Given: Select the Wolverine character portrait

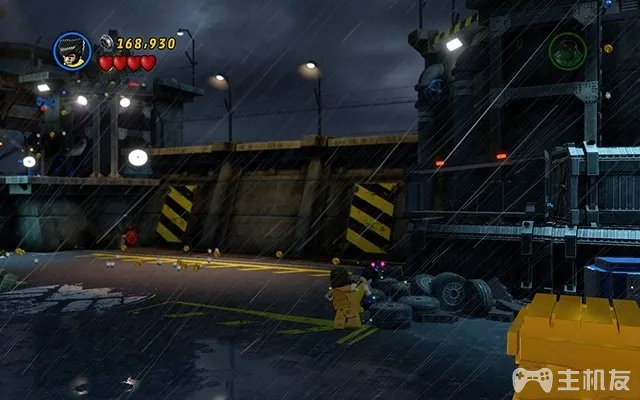Looking at the screenshot, I should point(72,52).
